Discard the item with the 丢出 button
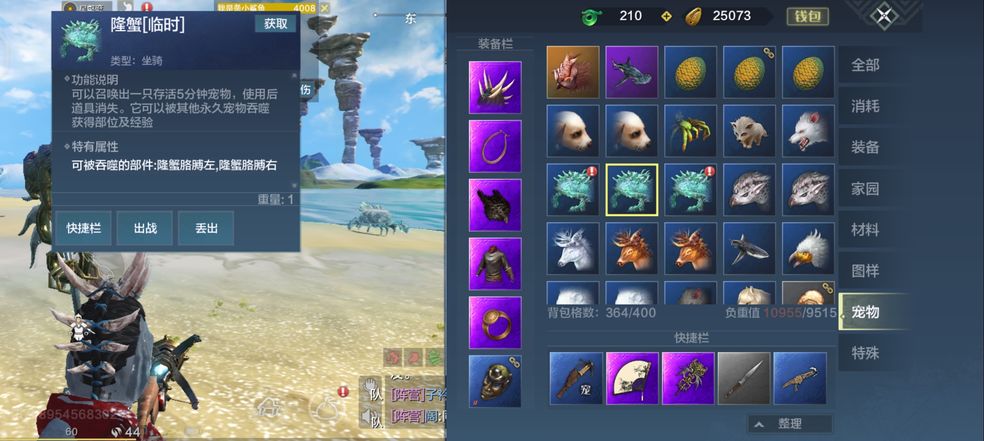The width and height of the screenshot is (984, 441). (x=206, y=228)
